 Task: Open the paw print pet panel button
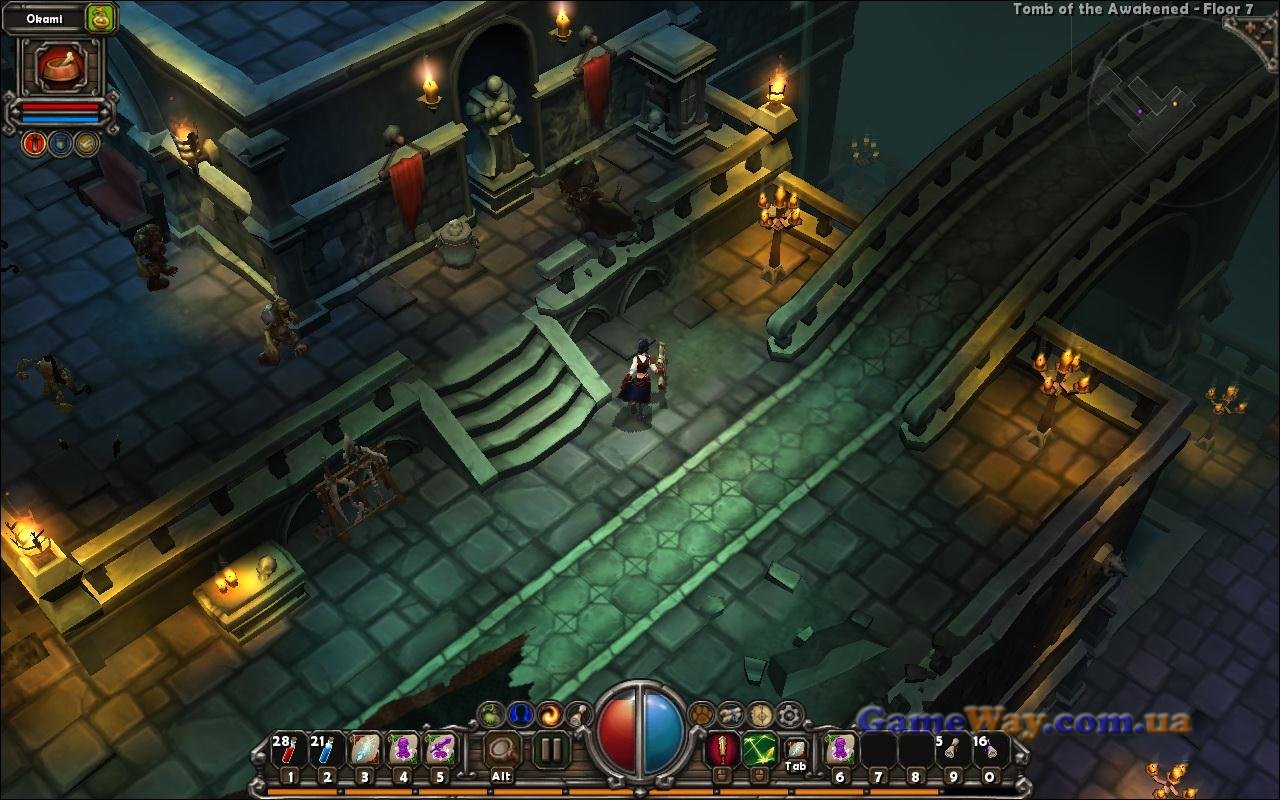coord(702,714)
